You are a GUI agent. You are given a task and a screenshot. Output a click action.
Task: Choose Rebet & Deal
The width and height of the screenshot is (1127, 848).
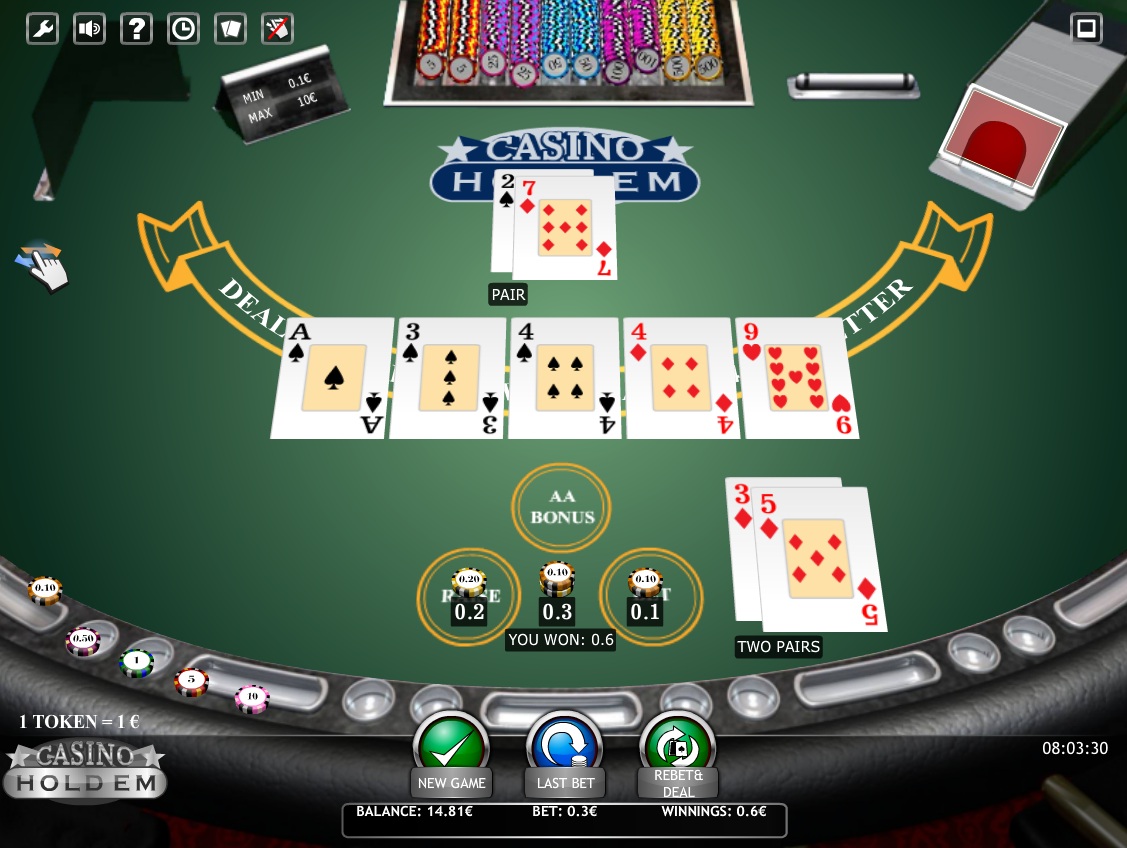pos(678,748)
